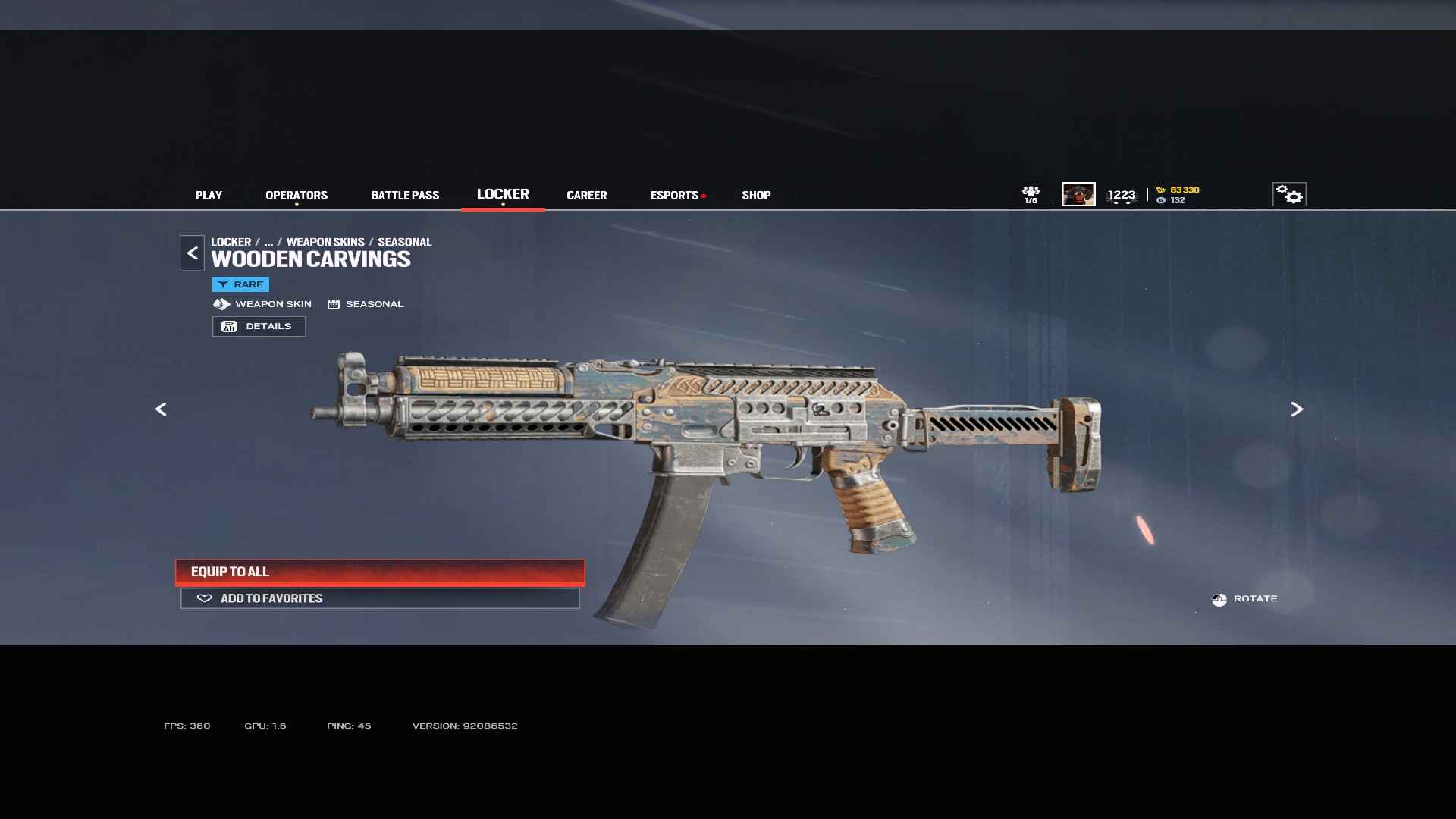Go back with the left chevron button

click(192, 253)
